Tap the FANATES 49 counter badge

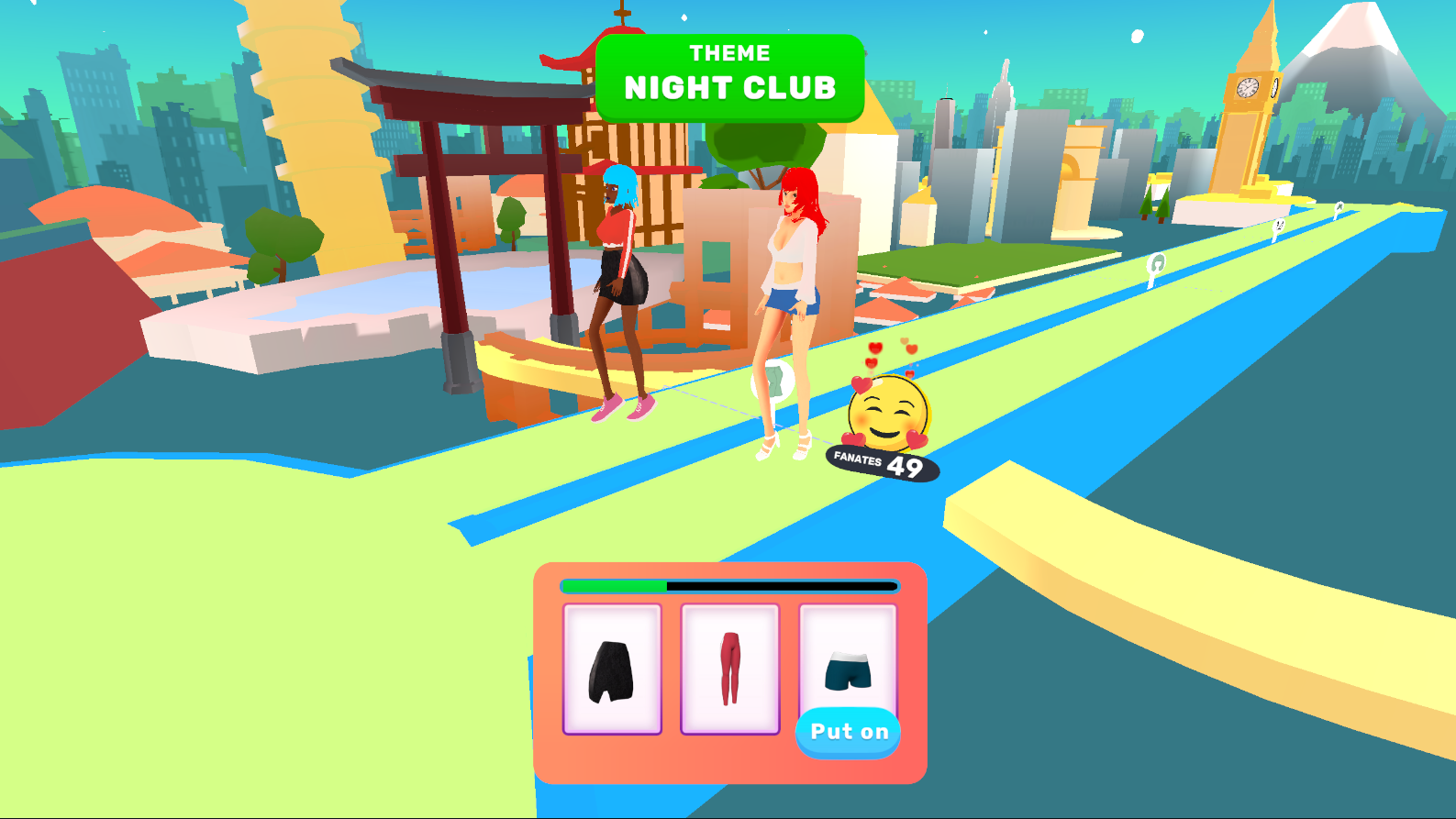[878, 463]
